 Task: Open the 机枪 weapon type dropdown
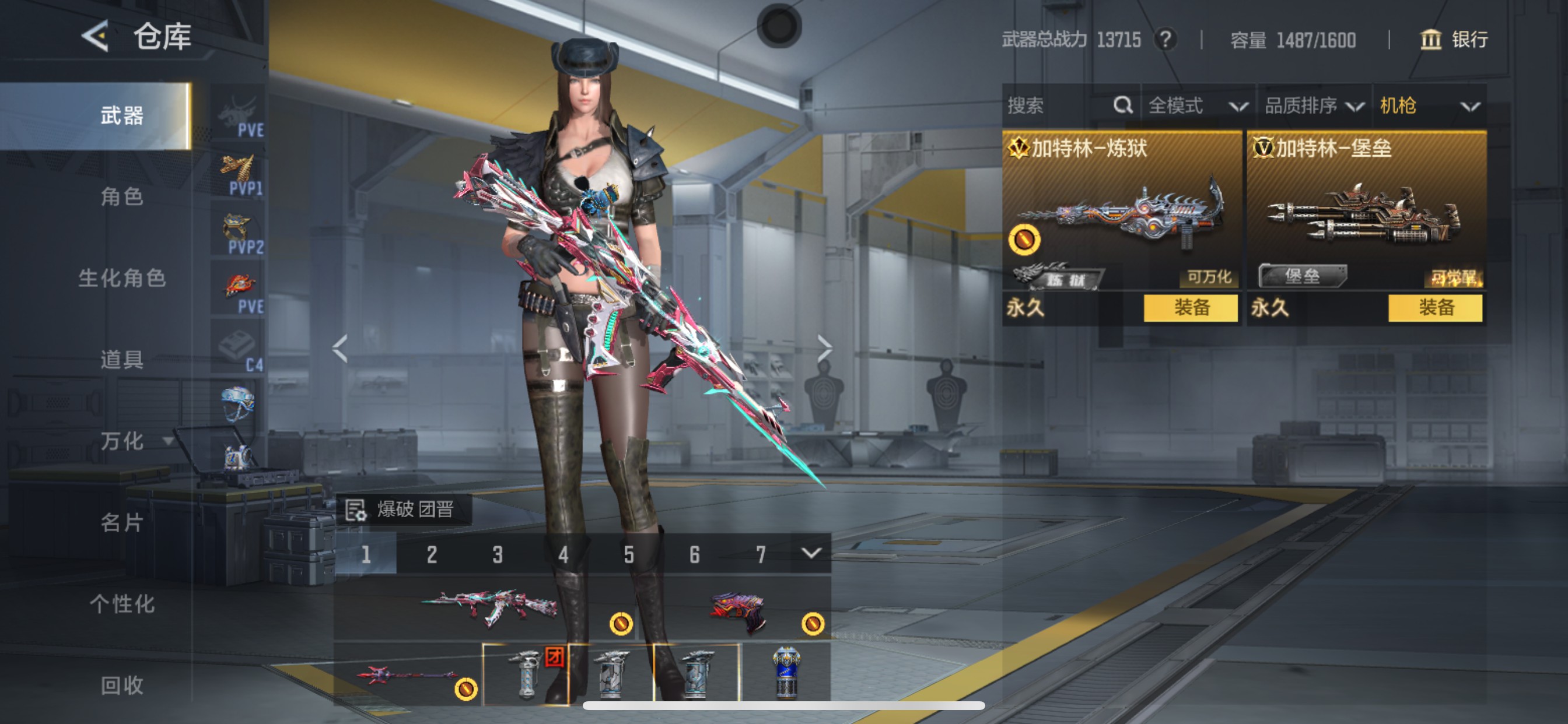(1429, 106)
